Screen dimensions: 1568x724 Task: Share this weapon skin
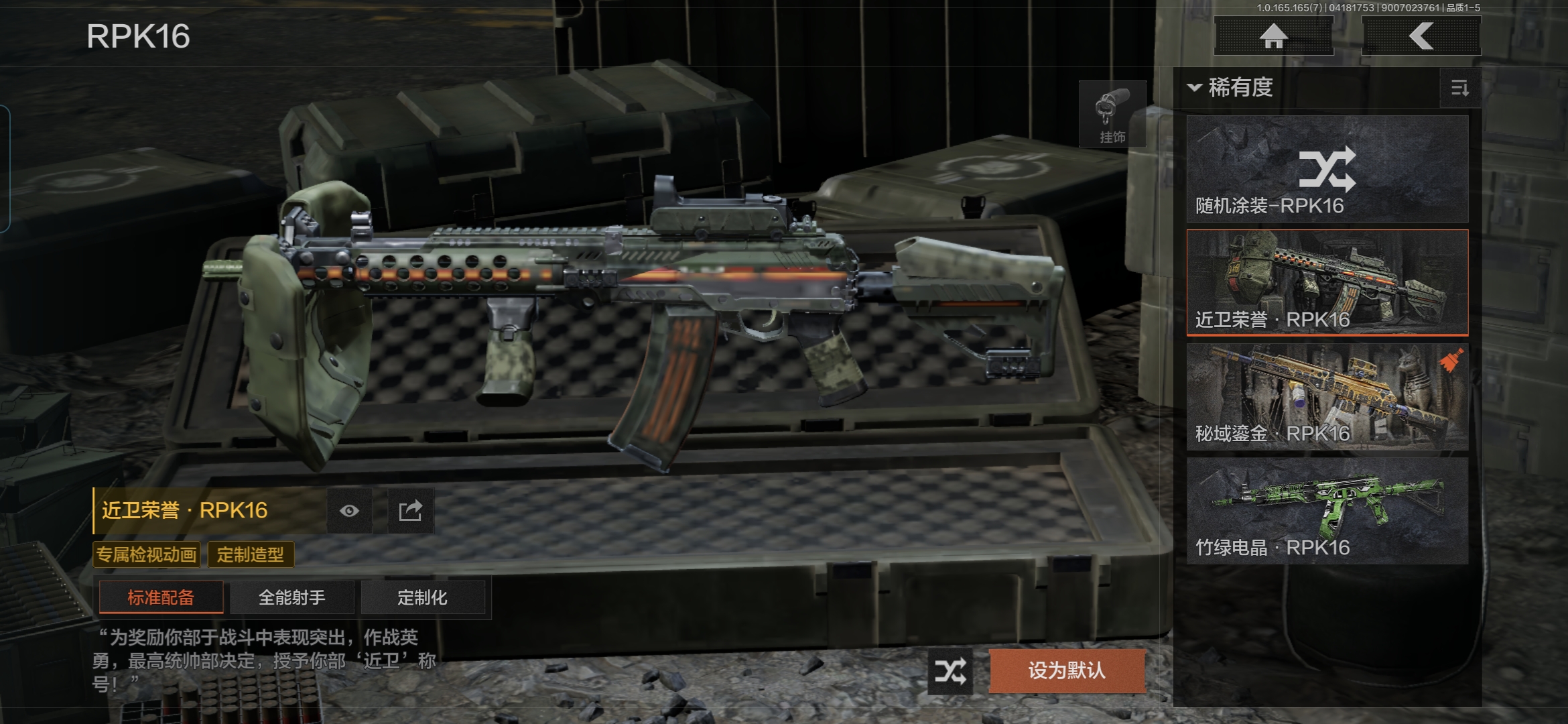tap(410, 511)
